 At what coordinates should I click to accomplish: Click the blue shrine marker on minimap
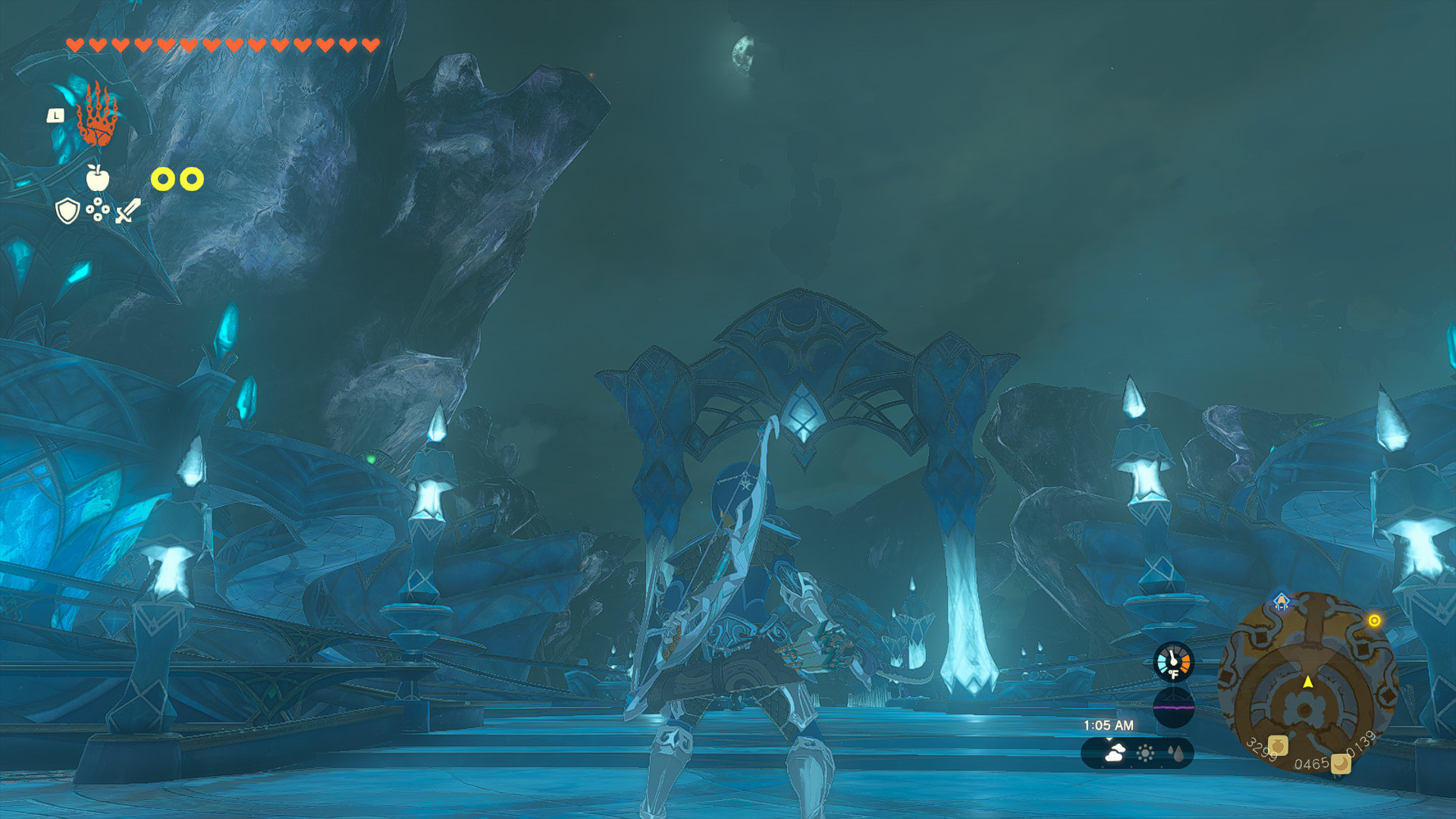[x=1281, y=602]
